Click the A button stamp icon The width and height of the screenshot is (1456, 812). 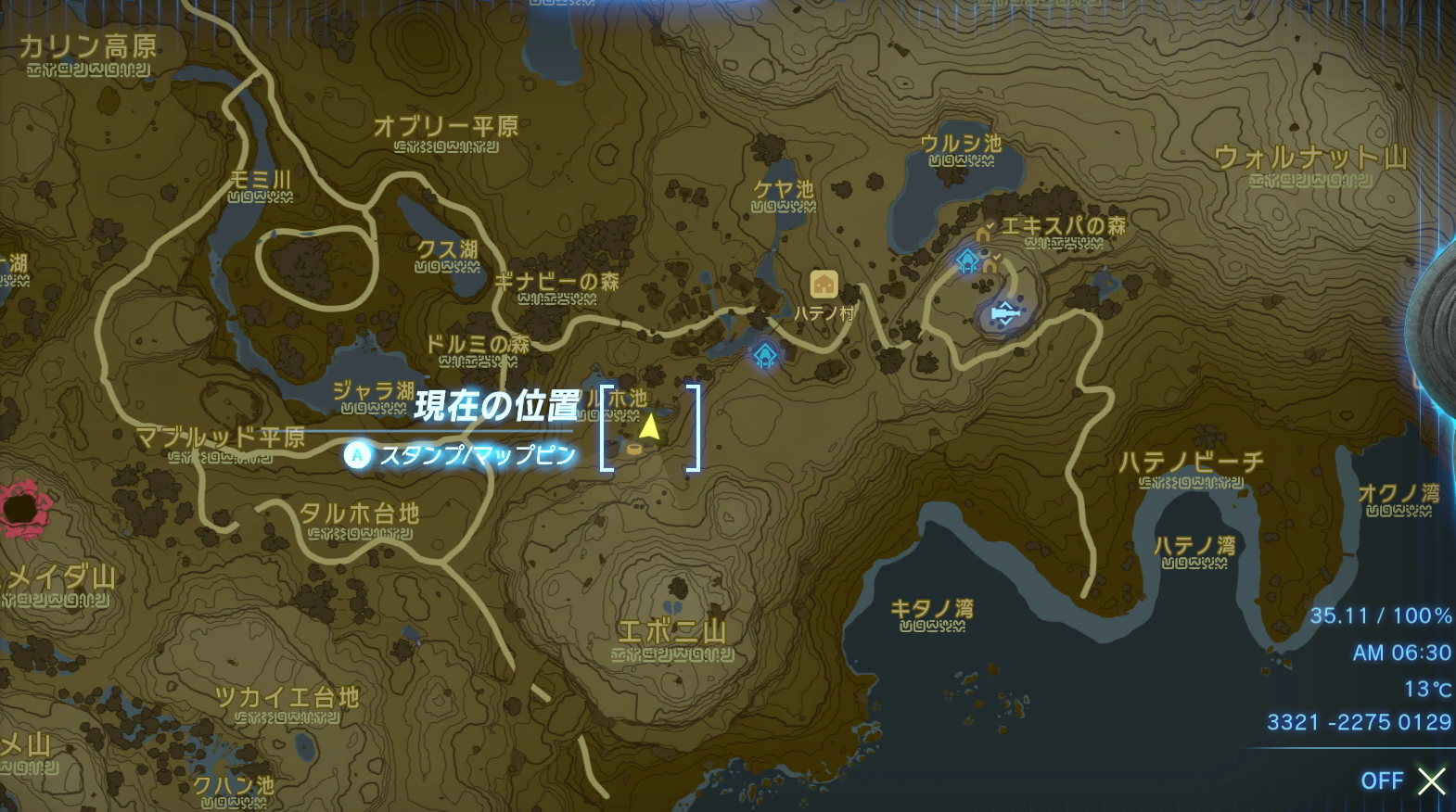[357, 455]
